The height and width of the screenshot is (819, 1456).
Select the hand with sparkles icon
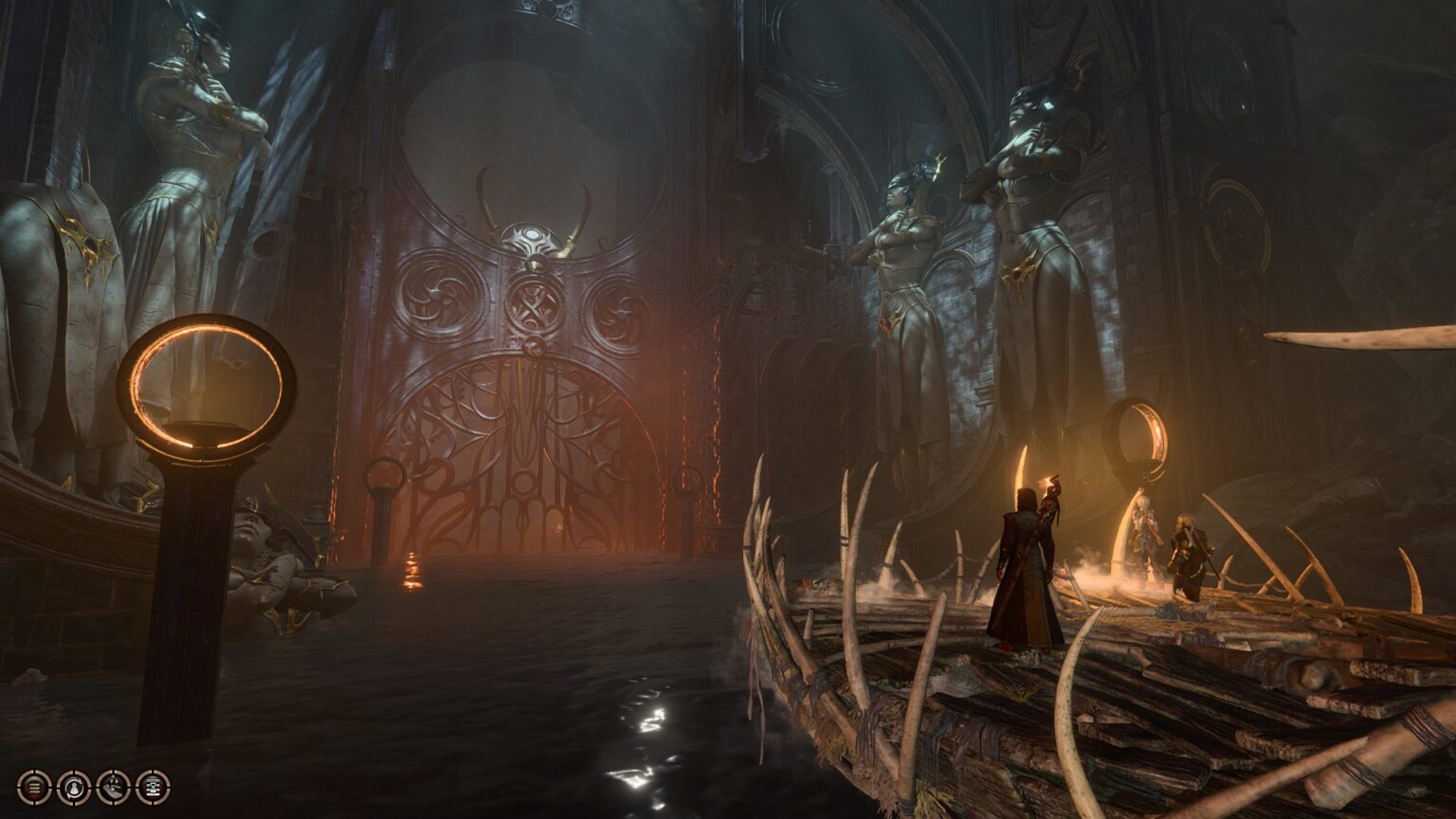(x=114, y=786)
